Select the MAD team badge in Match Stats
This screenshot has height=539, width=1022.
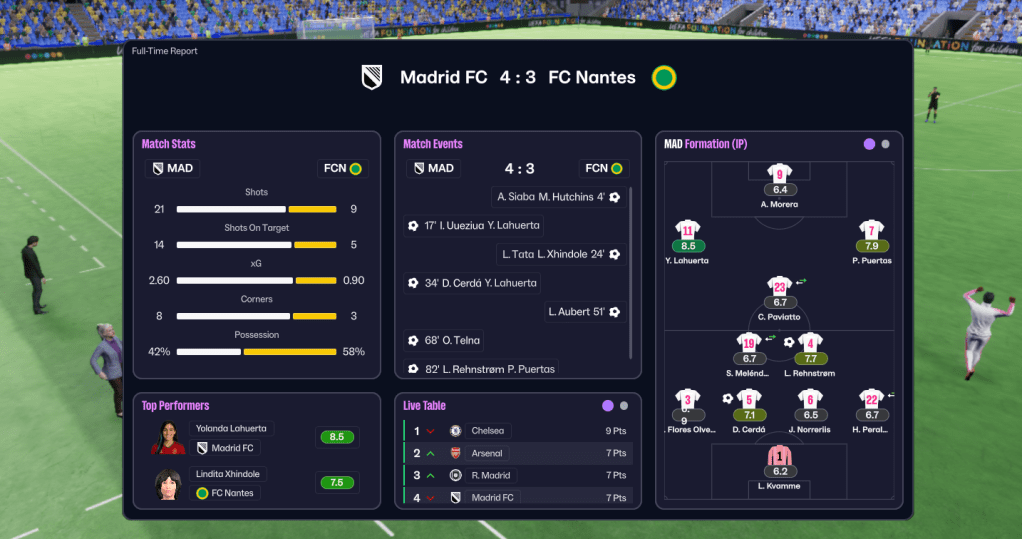tap(172, 168)
